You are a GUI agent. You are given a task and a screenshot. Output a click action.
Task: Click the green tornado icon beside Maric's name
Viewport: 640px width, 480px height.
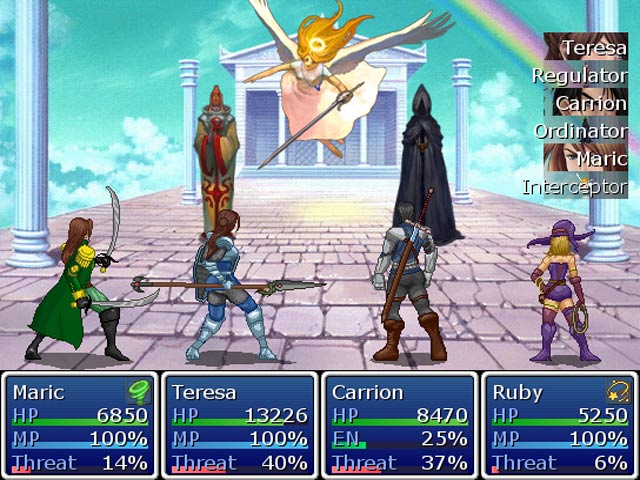pos(137,392)
